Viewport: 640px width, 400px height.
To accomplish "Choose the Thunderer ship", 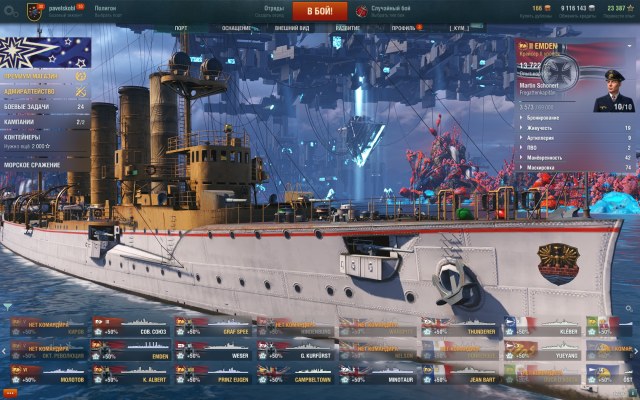I will [x=458, y=326].
